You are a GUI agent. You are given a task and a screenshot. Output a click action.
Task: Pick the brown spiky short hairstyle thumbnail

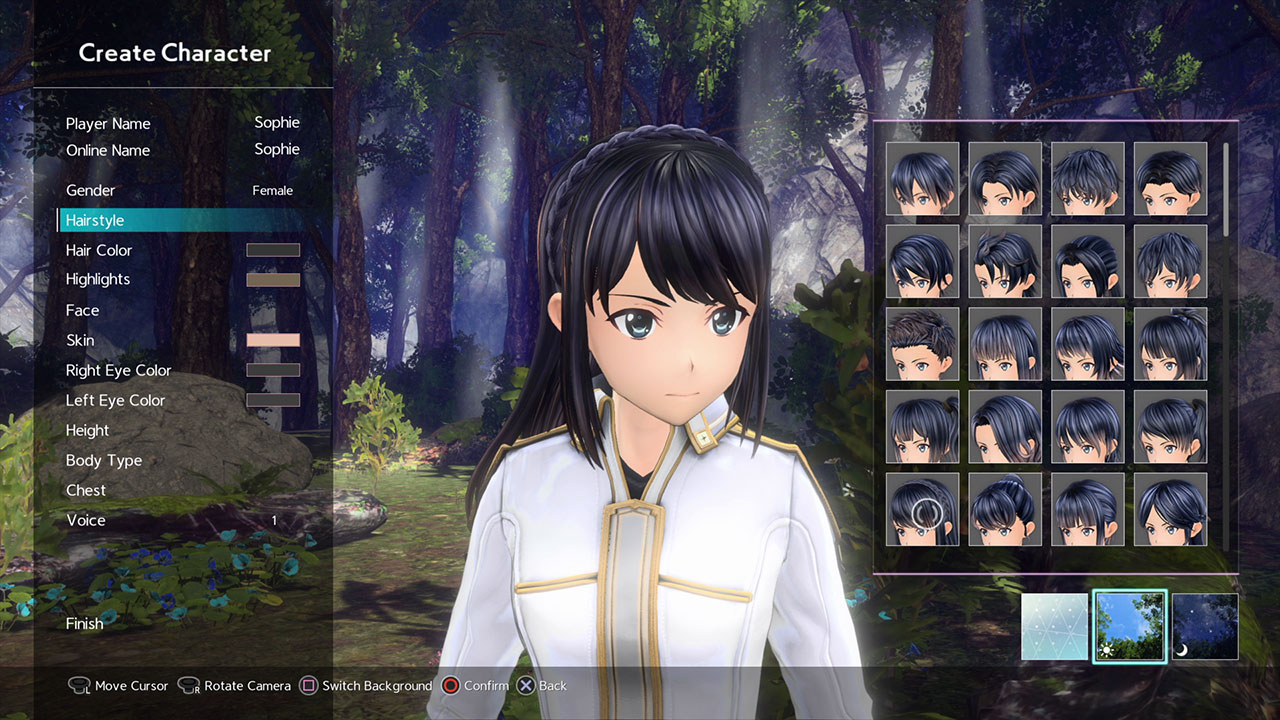[x=922, y=344]
